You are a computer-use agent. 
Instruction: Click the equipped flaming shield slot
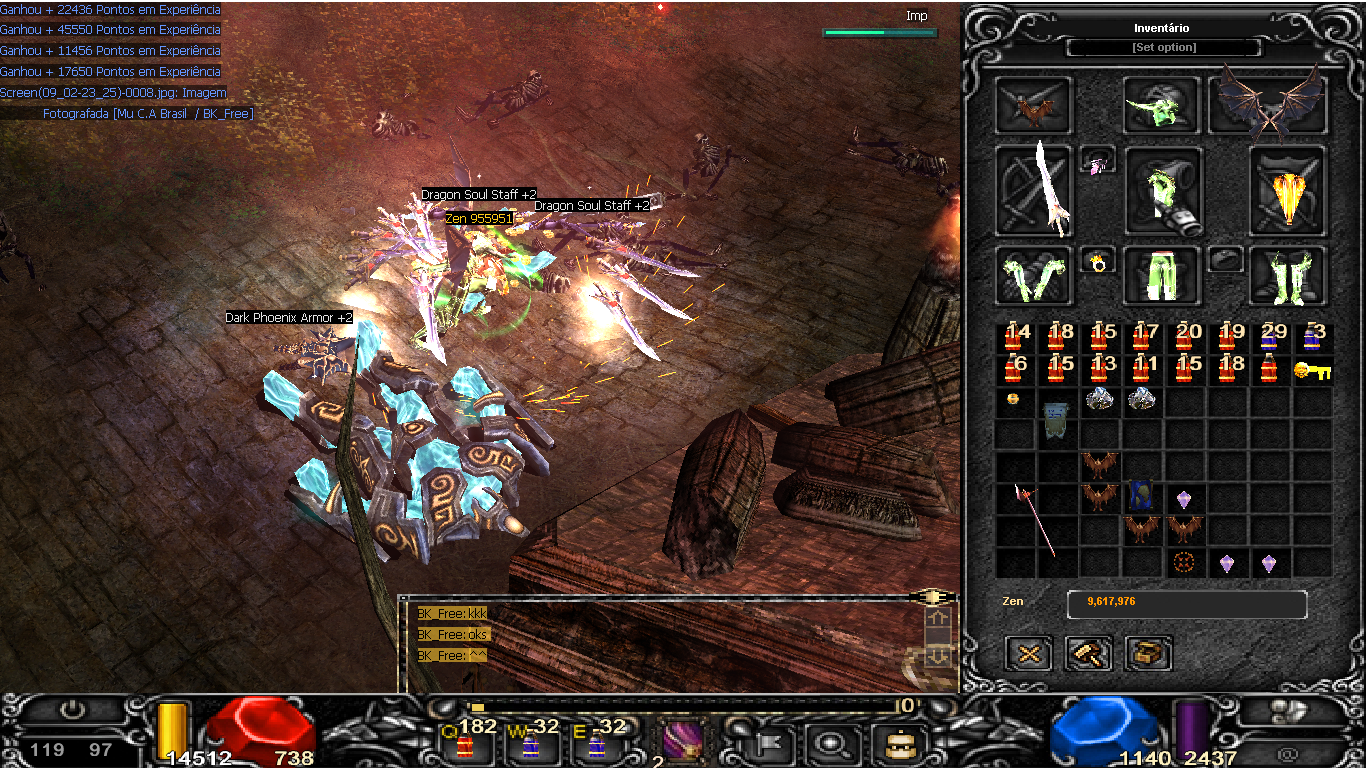click(x=1287, y=190)
